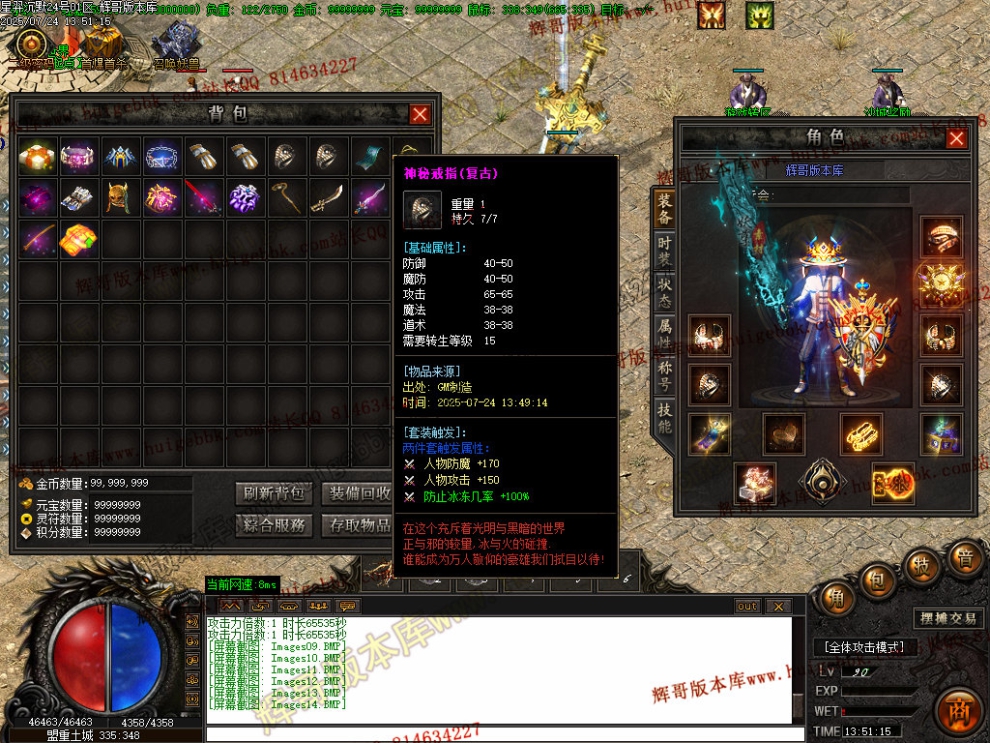The height and width of the screenshot is (743, 990).
Task: Click the 存取物品 storage button
Action: point(361,525)
